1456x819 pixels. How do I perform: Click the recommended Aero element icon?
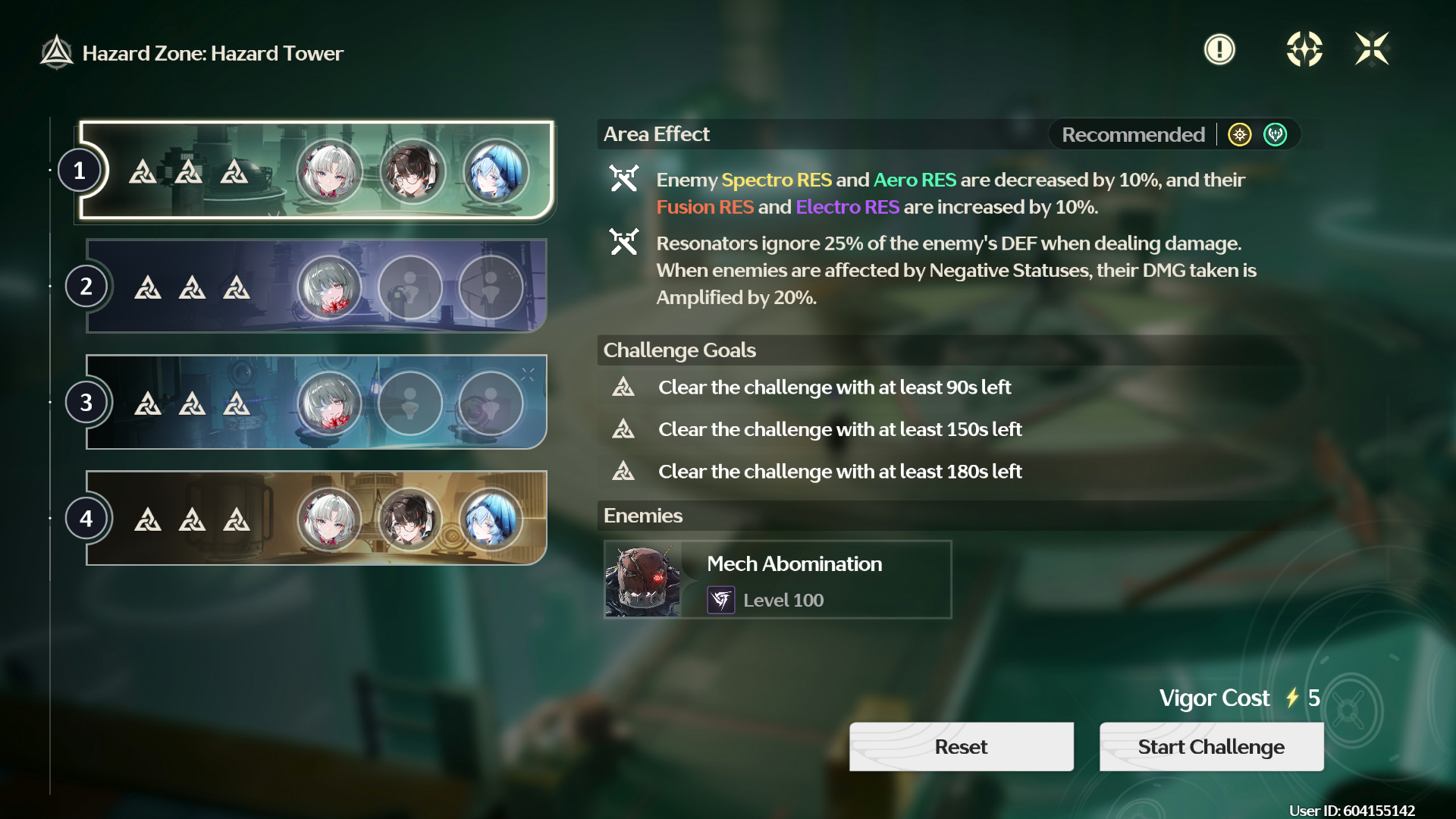click(1276, 135)
